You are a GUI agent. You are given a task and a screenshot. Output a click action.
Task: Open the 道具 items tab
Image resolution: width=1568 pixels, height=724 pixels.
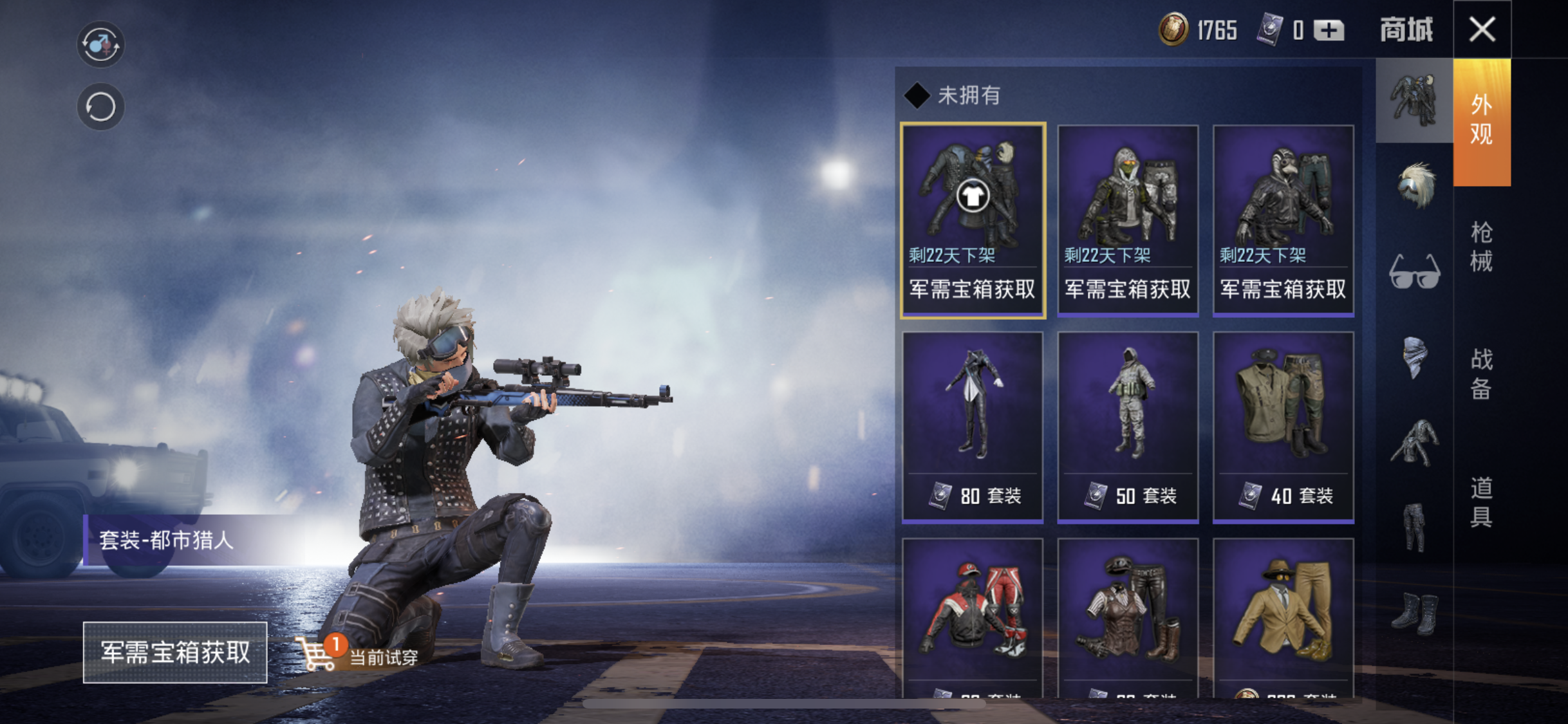1481,502
